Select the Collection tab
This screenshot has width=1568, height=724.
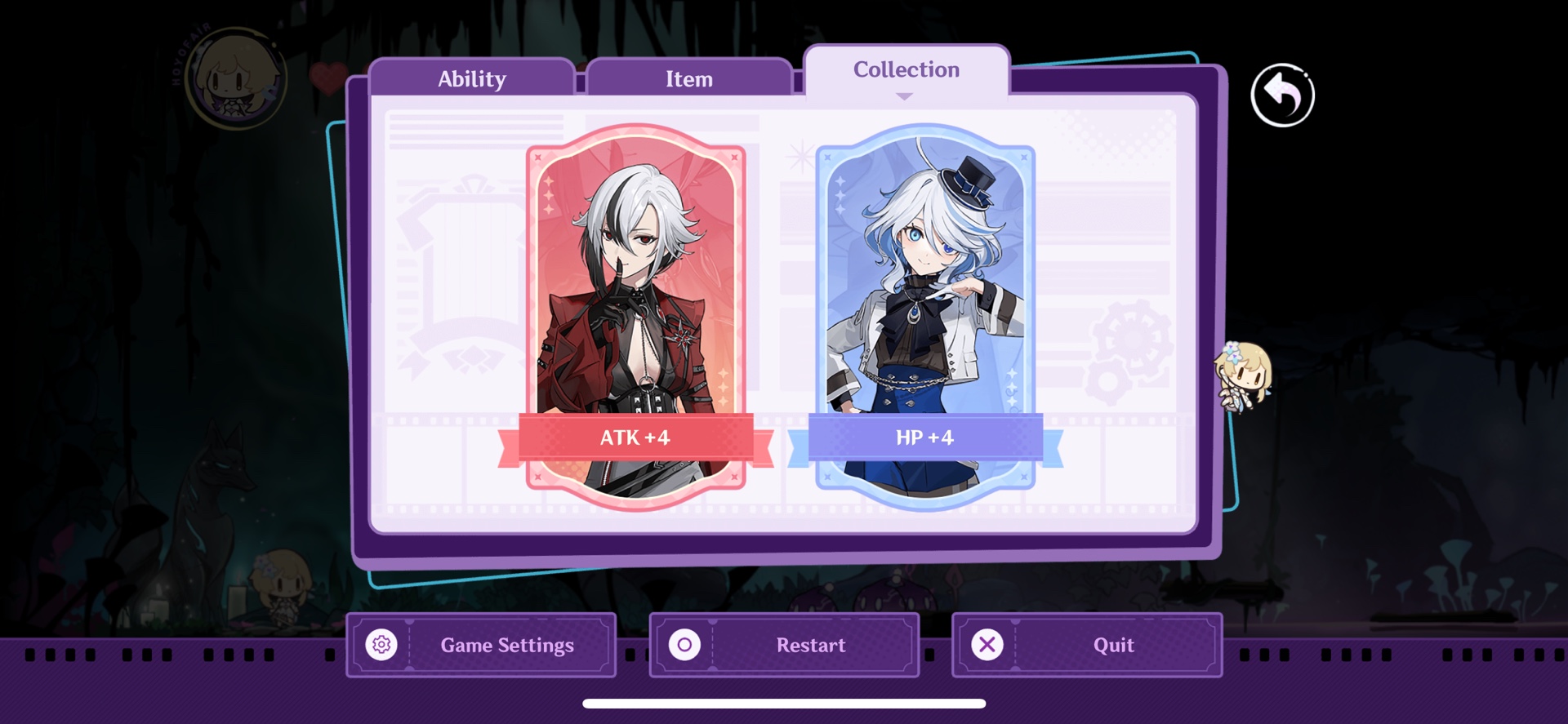[x=905, y=70]
